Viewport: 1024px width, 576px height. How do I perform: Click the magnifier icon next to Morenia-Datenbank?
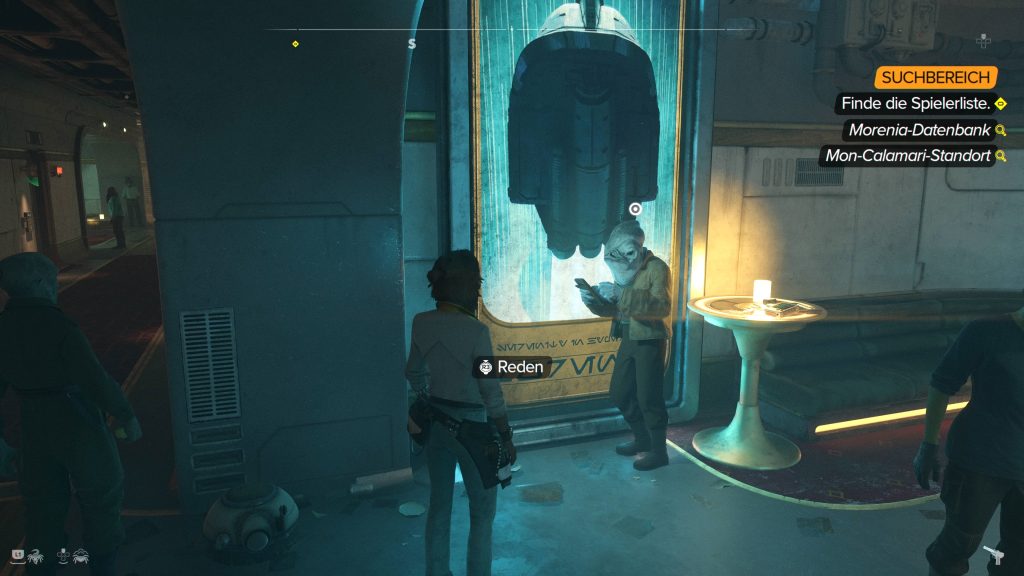click(1000, 130)
